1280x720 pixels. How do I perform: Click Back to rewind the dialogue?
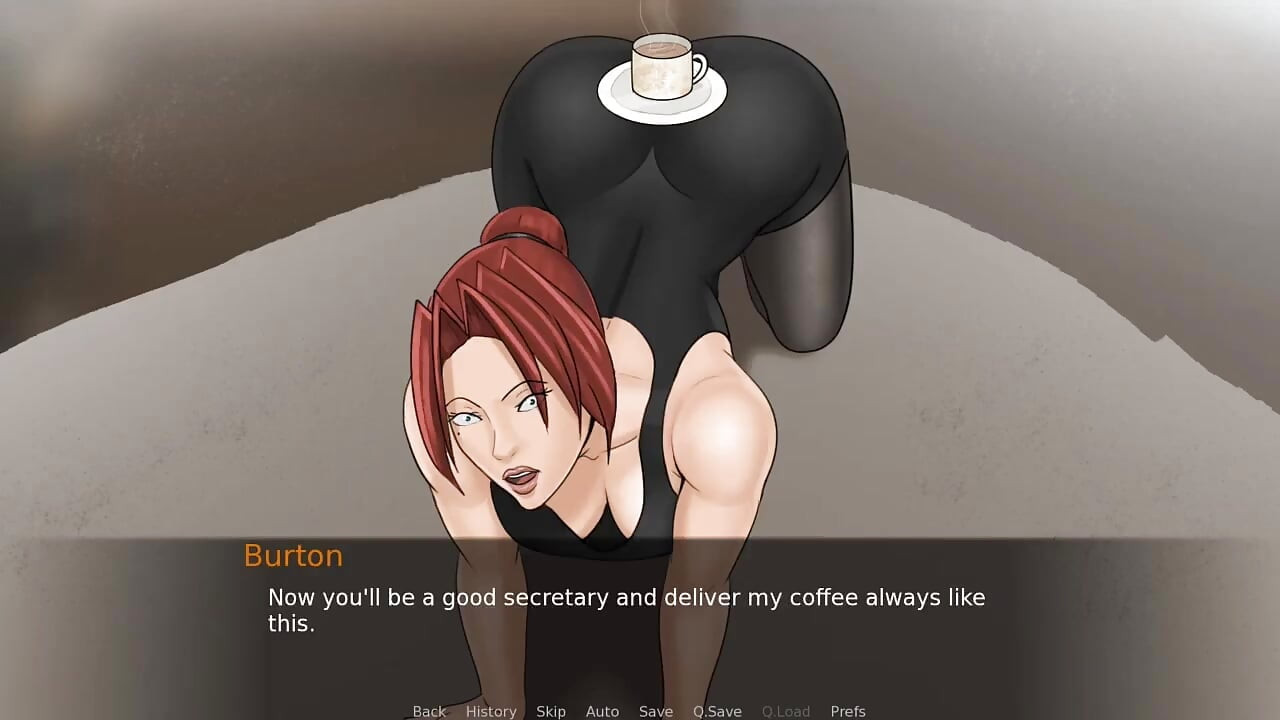[x=429, y=711]
